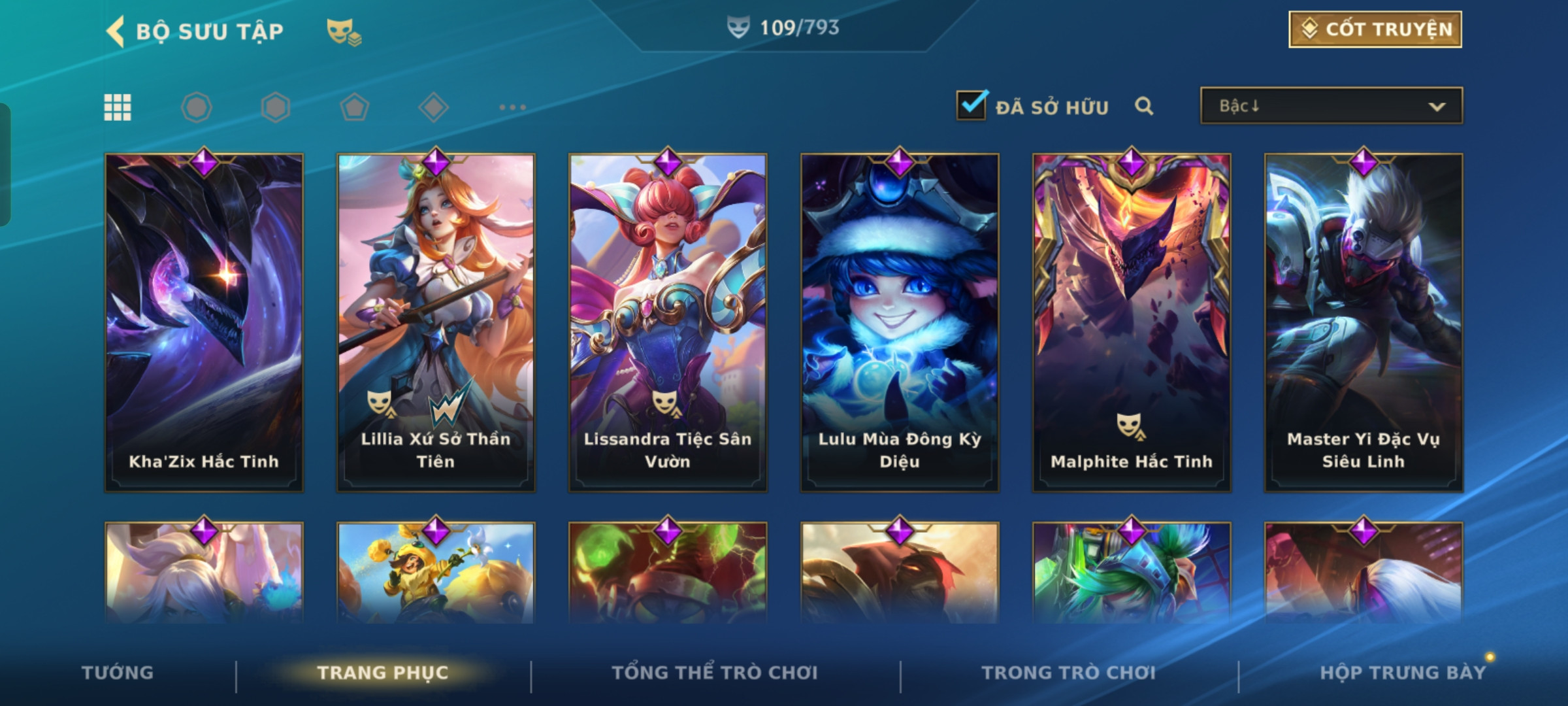Go back from Bộ Sưu Tập
This screenshot has width=1568, height=706.
click(x=116, y=31)
